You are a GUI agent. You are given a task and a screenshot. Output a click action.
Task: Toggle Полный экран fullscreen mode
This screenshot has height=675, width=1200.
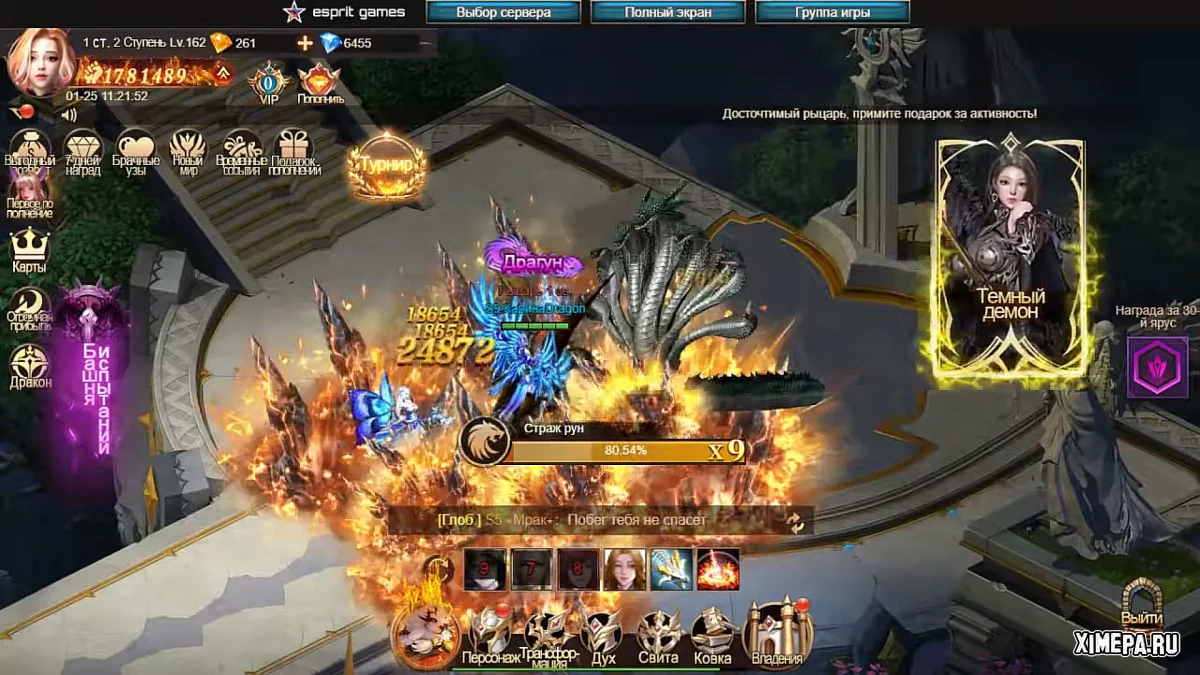[668, 13]
